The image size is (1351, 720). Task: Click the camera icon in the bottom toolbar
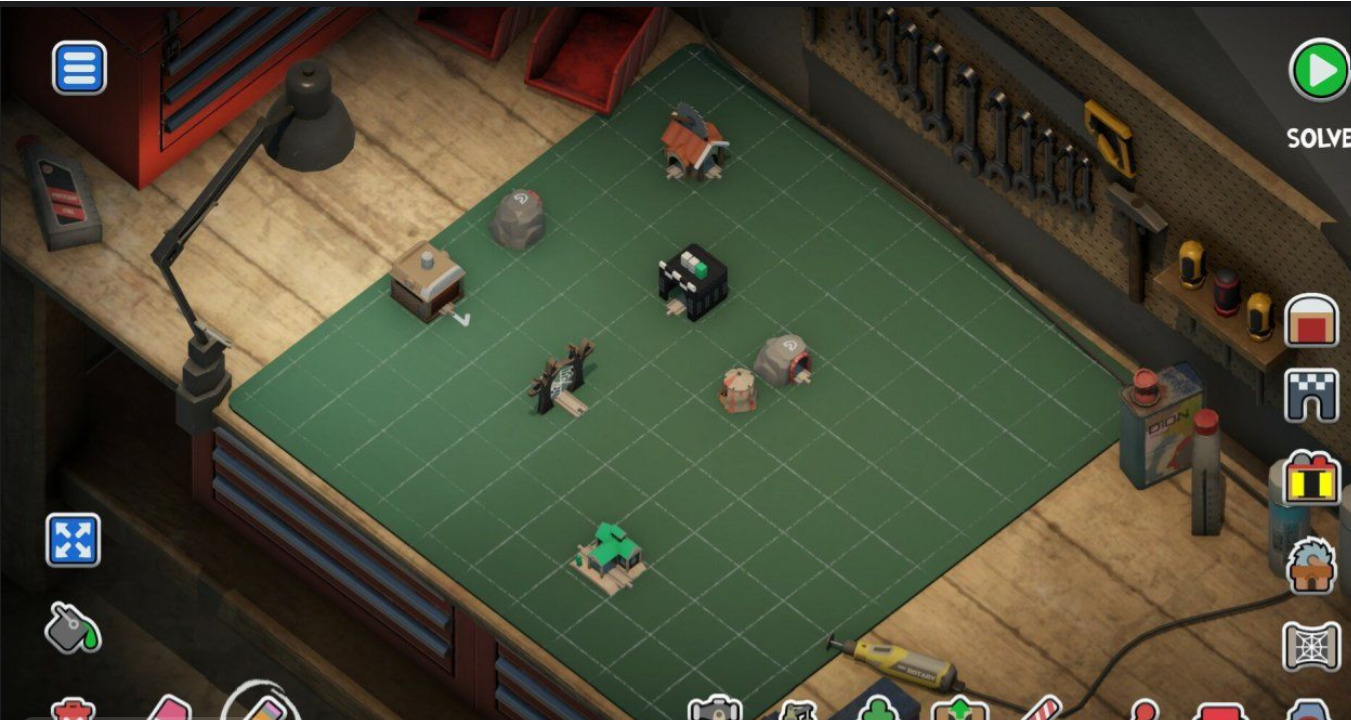715,709
